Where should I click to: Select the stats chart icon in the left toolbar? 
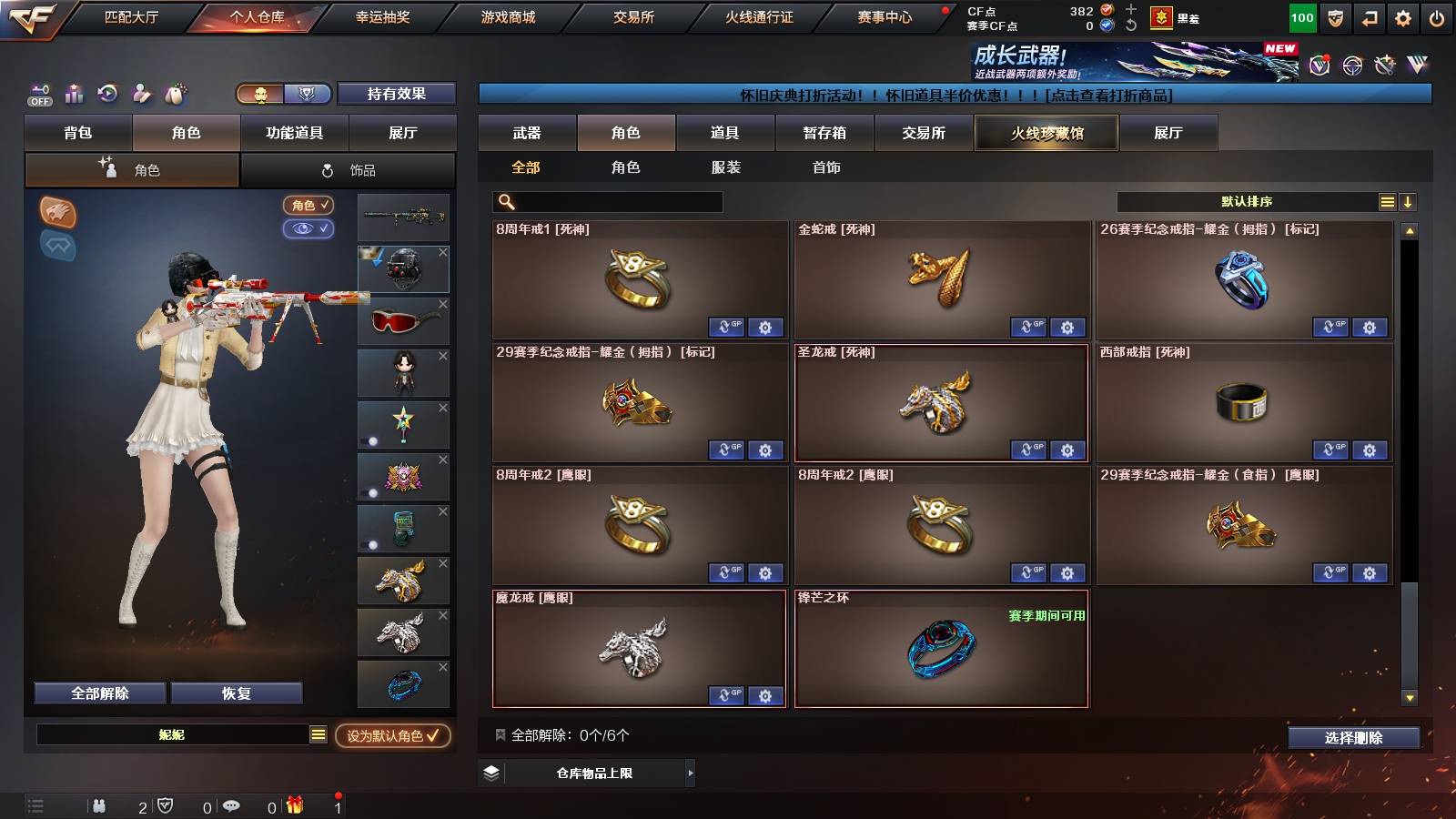(74, 94)
